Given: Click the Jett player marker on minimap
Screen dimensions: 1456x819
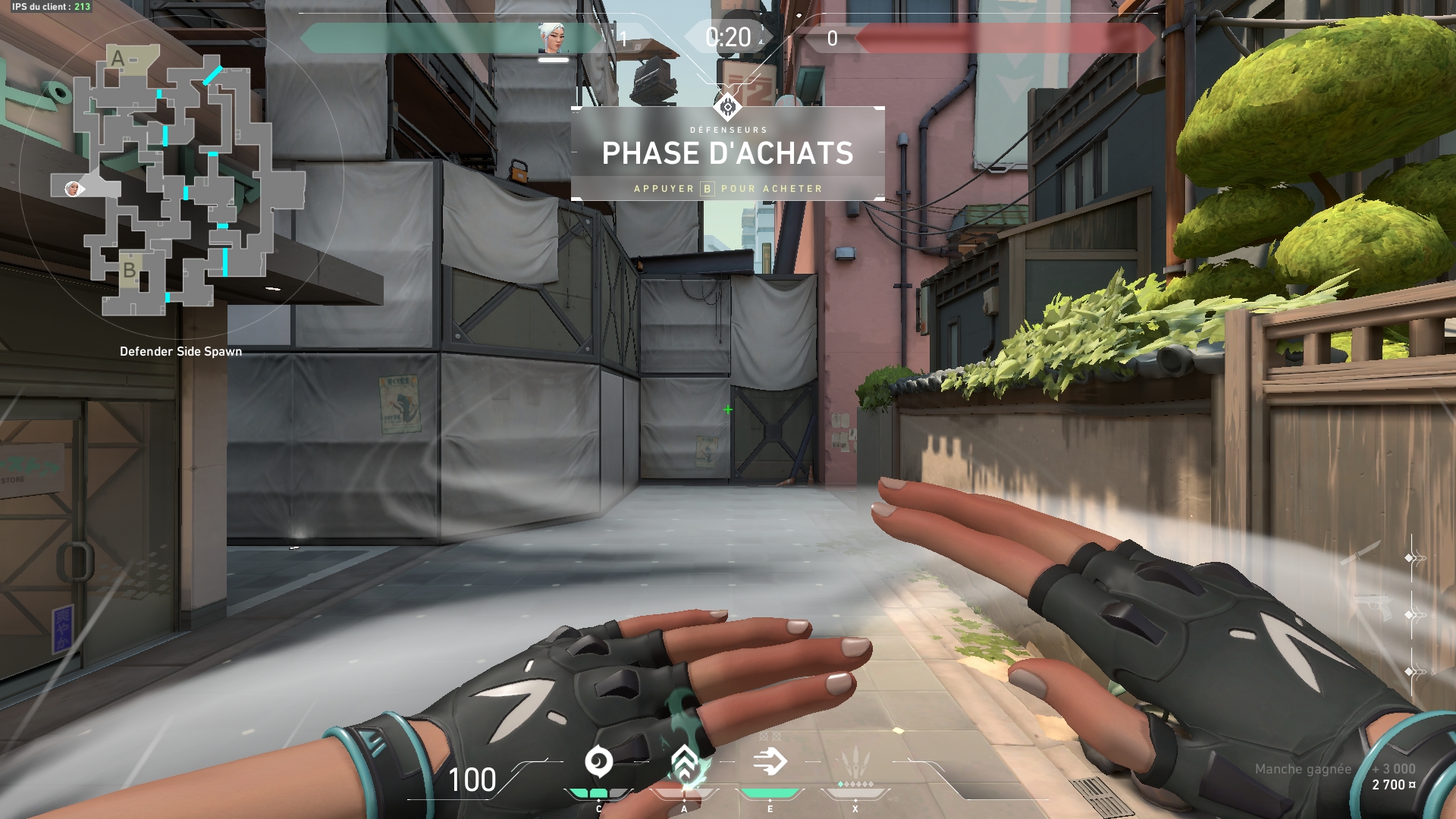Looking at the screenshot, I should (x=72, y=188).
